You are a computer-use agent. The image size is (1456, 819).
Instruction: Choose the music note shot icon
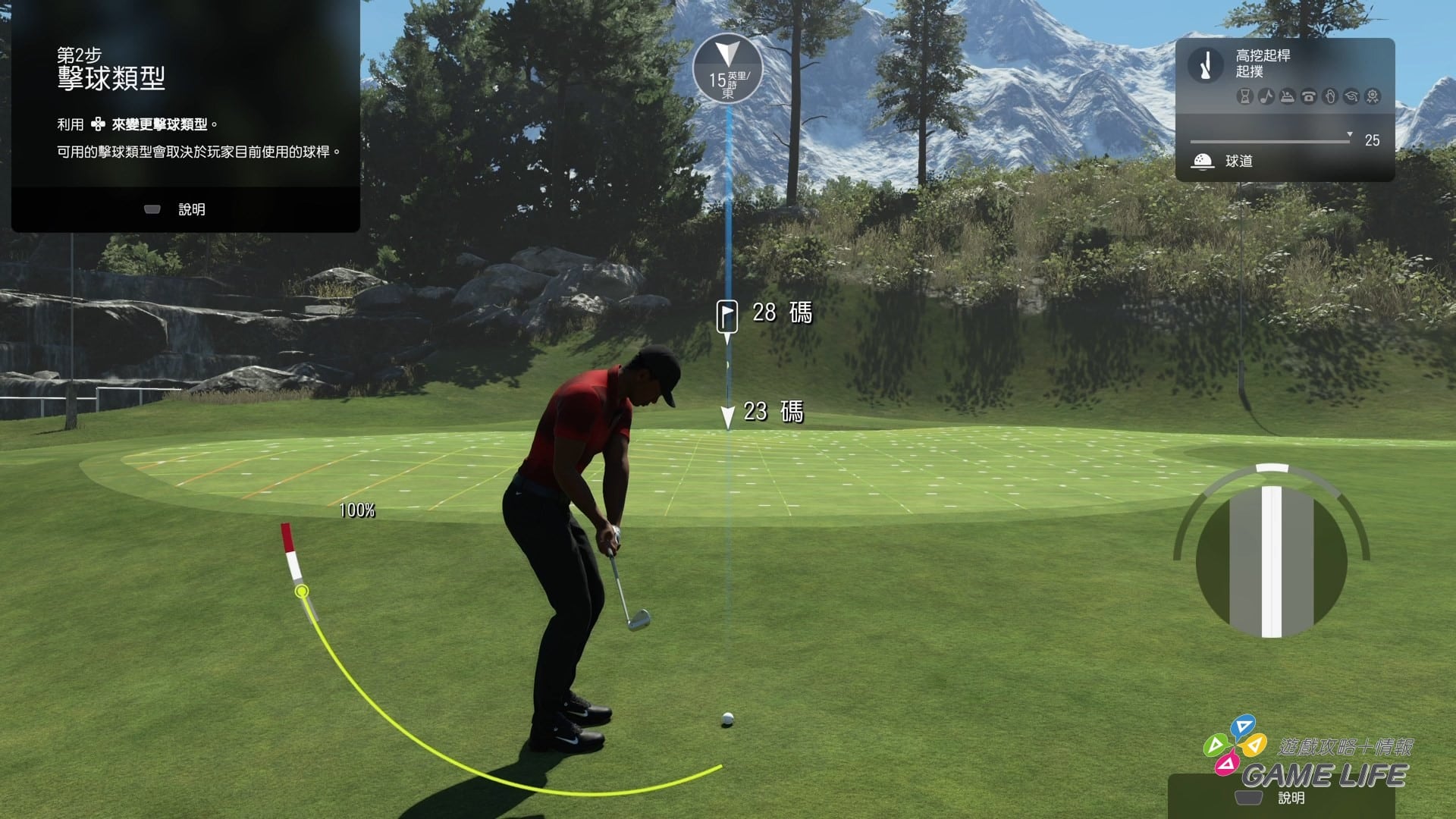[x=1266, y=96]
